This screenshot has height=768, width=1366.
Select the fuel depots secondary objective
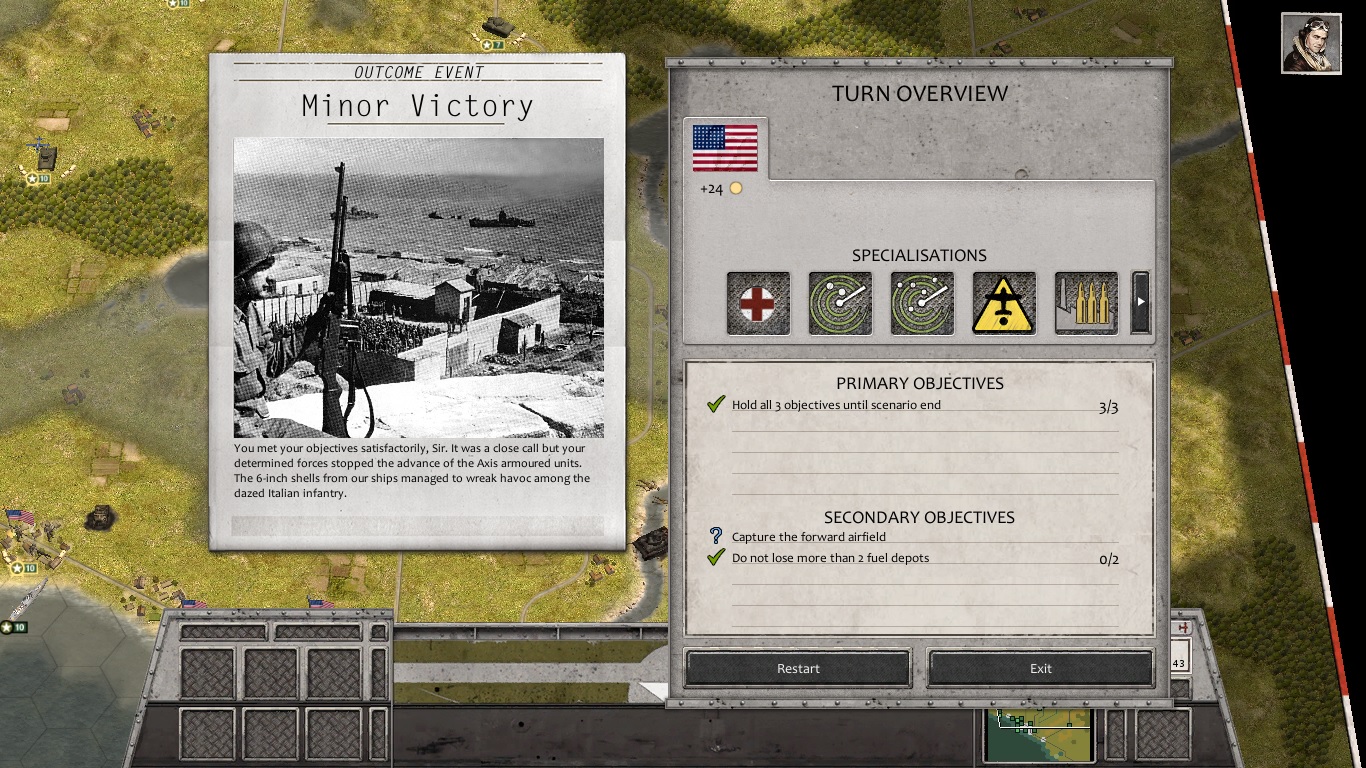830,558
